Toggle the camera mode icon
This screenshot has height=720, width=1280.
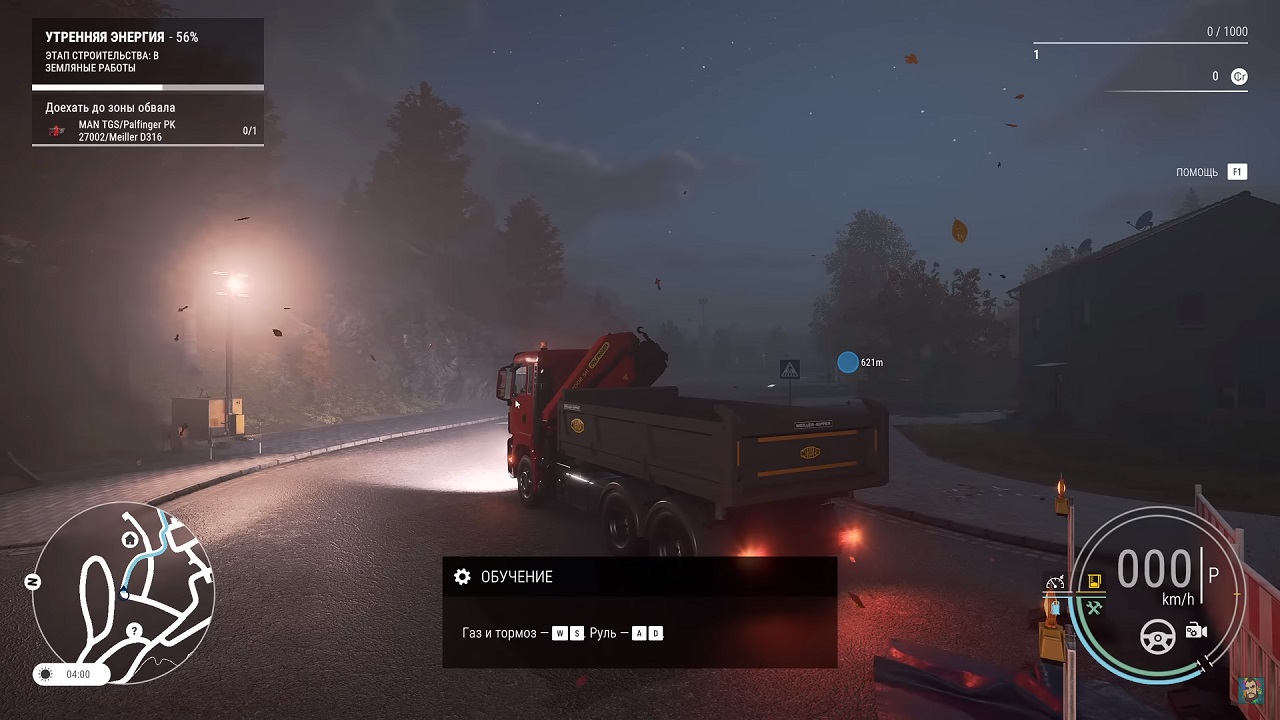(x=1195, y=631)
